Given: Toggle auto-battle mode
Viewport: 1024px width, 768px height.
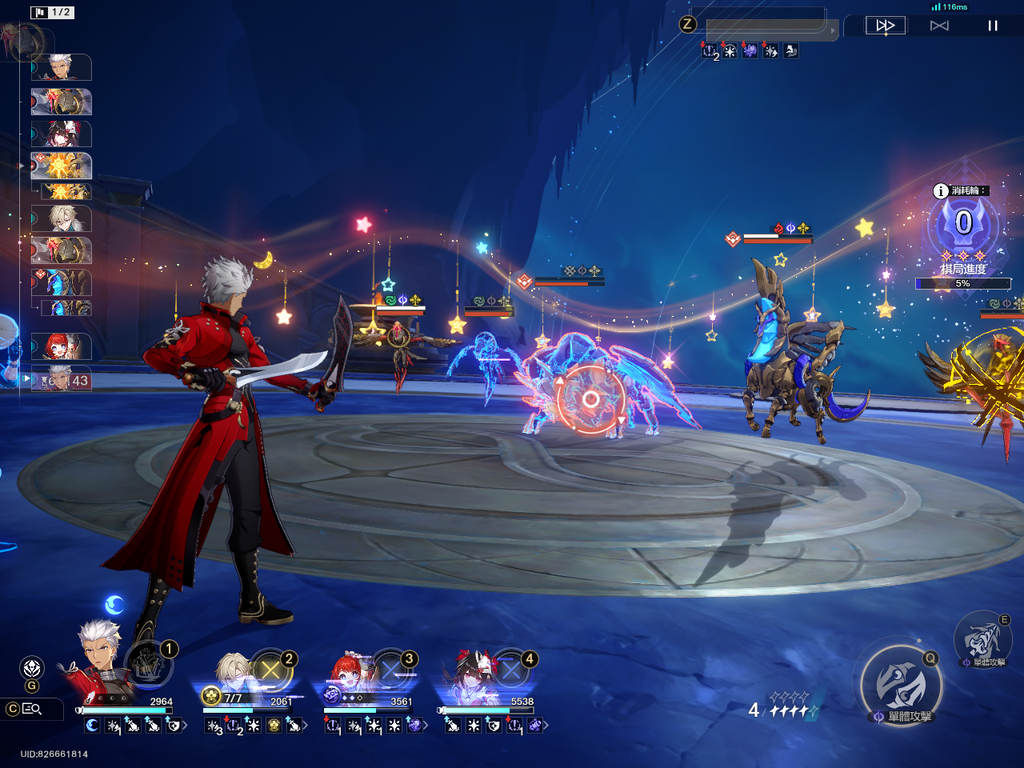Looking at the screenshot, I should click(939, 26).
